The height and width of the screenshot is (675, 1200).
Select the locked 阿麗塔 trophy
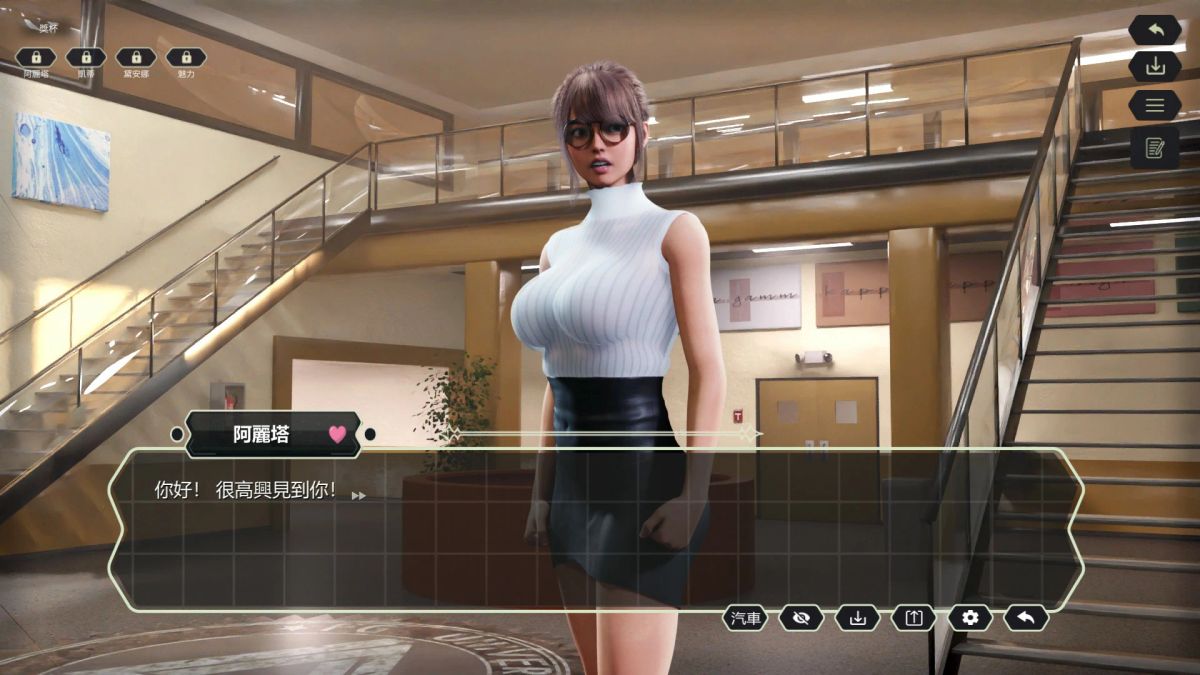click(x=36, y=58)
